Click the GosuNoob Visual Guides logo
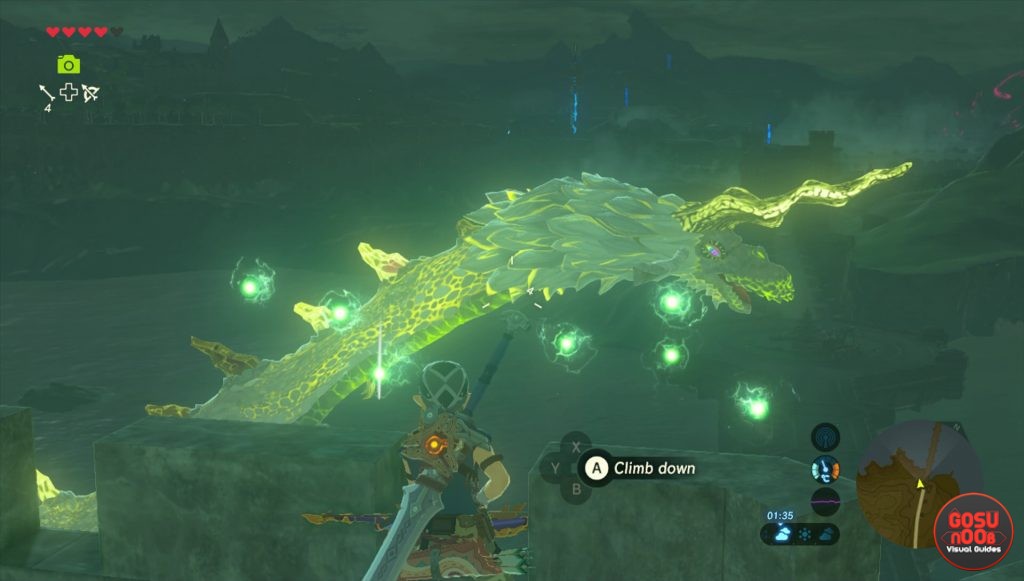1024x581 pixels. click(x=972, y=532)
